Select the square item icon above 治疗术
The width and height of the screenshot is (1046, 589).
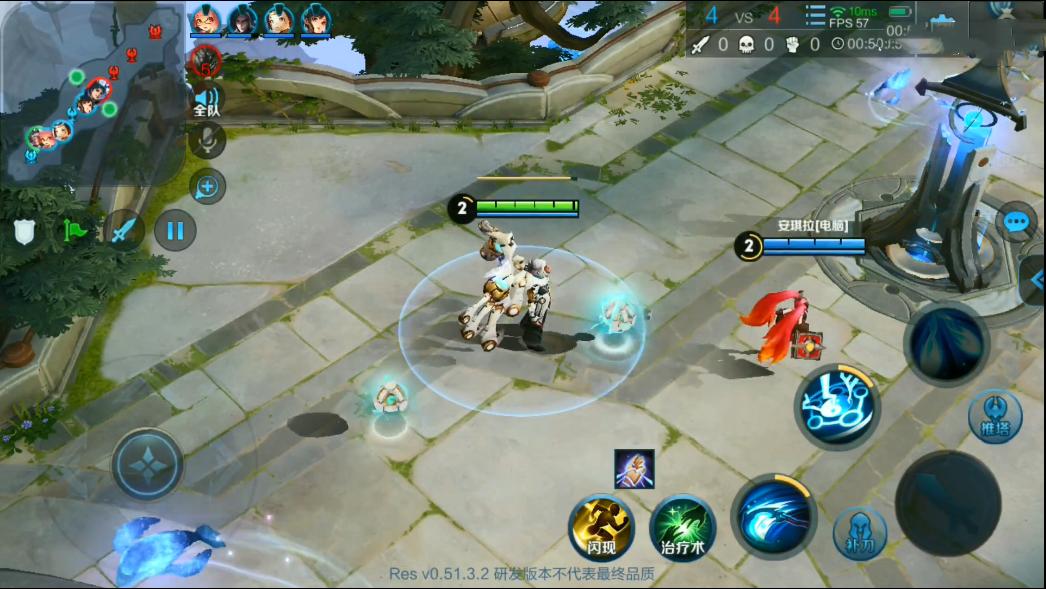point(634,469)
